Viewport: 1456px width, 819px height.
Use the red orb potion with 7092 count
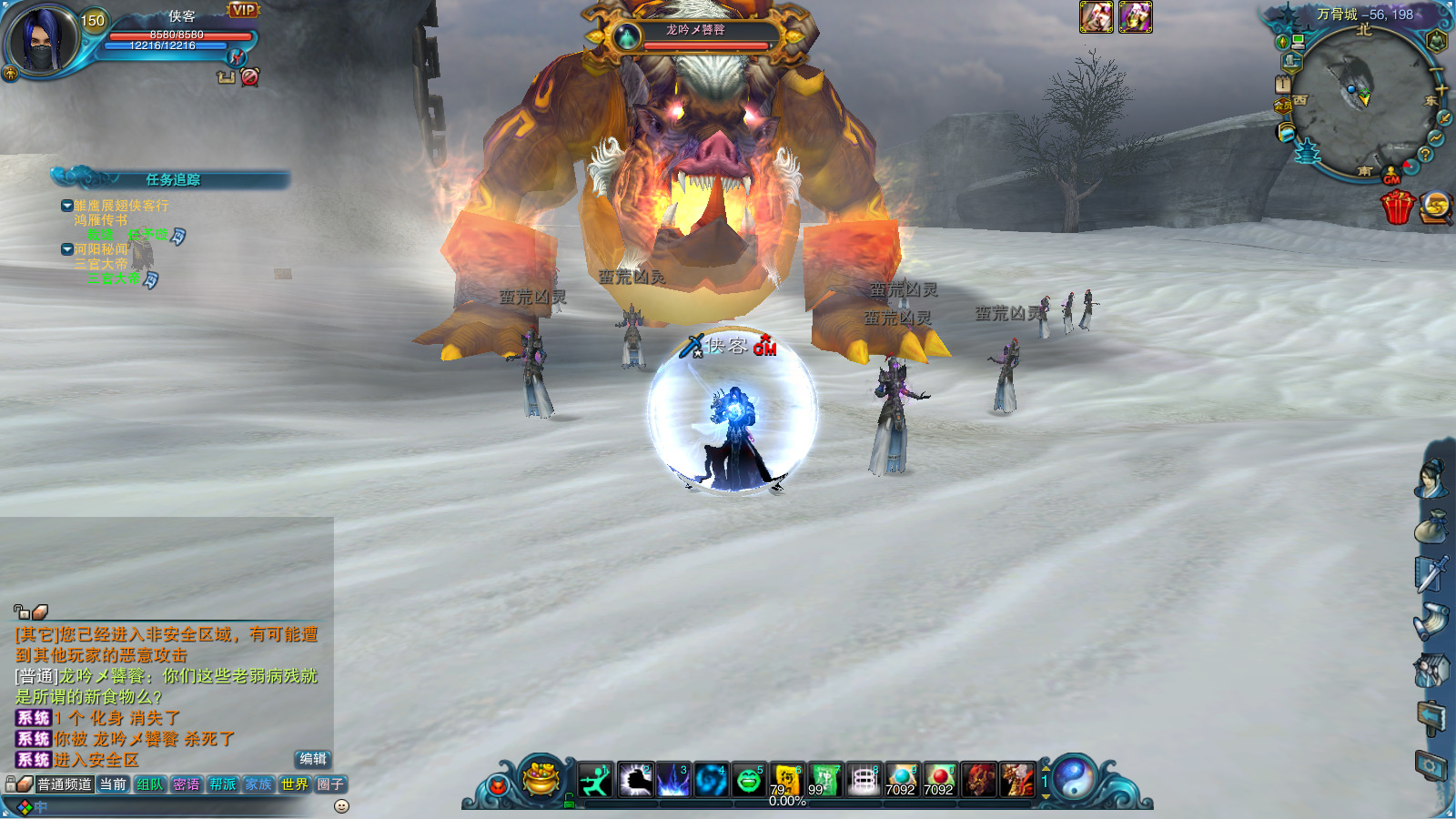click(x=939, y=780)
